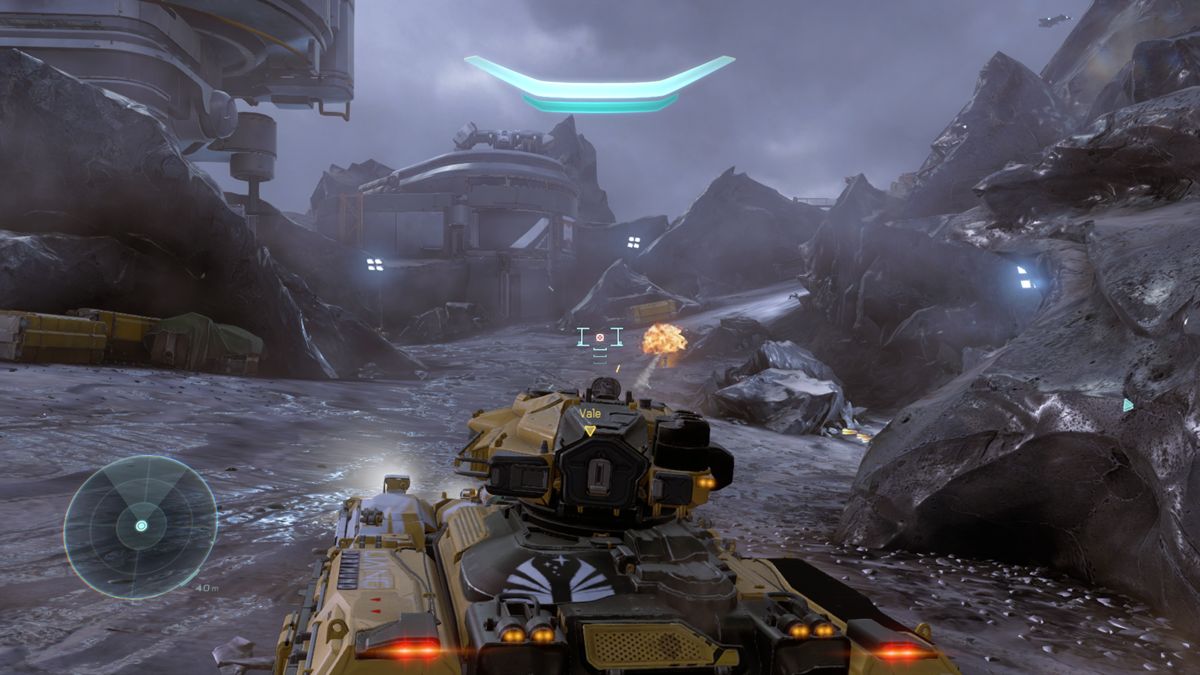This screenshot has height=675, width=1200.
Task: Click the circular motion tracker radar
Action: 140,526
